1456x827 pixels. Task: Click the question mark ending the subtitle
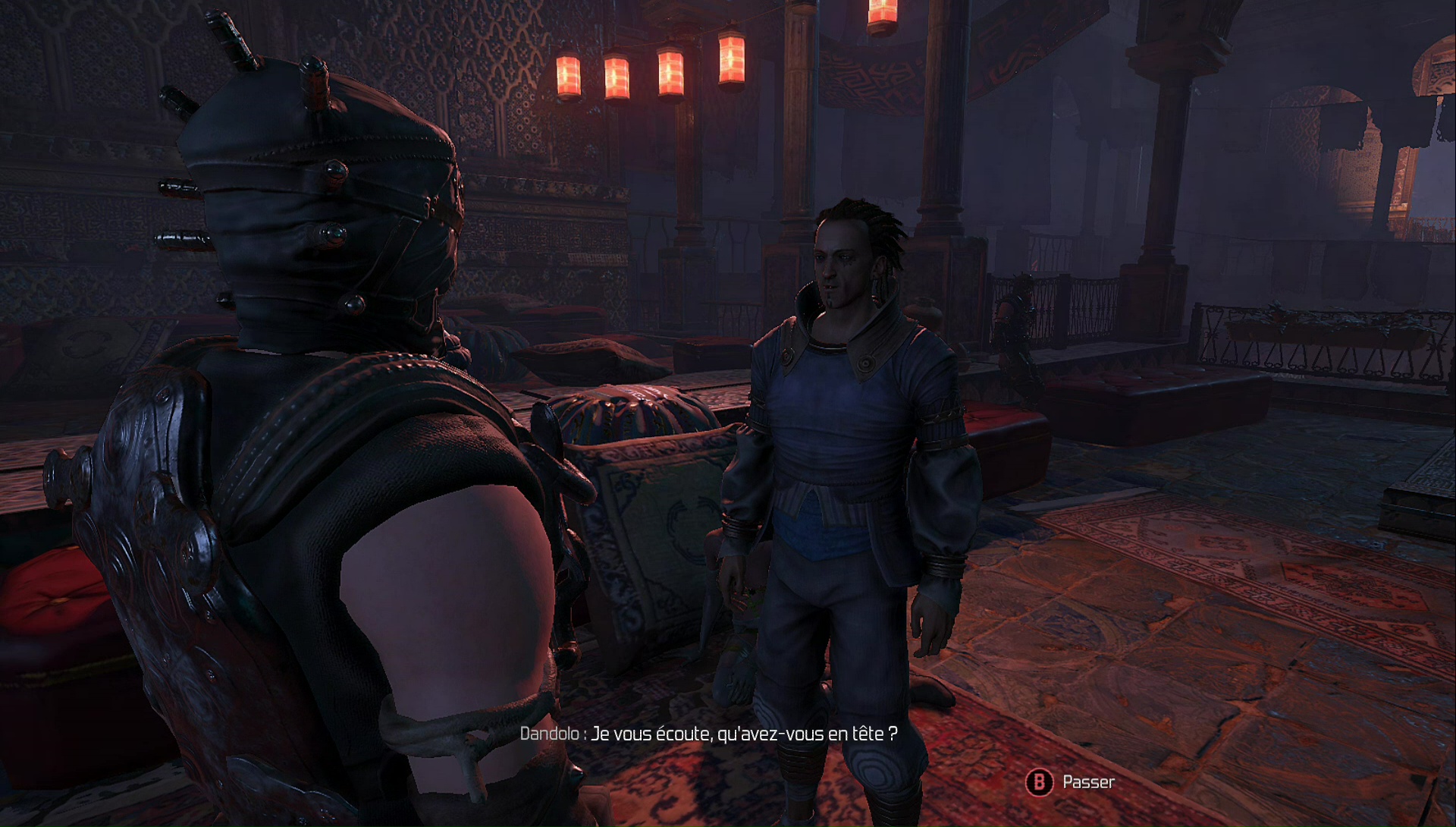893,734
